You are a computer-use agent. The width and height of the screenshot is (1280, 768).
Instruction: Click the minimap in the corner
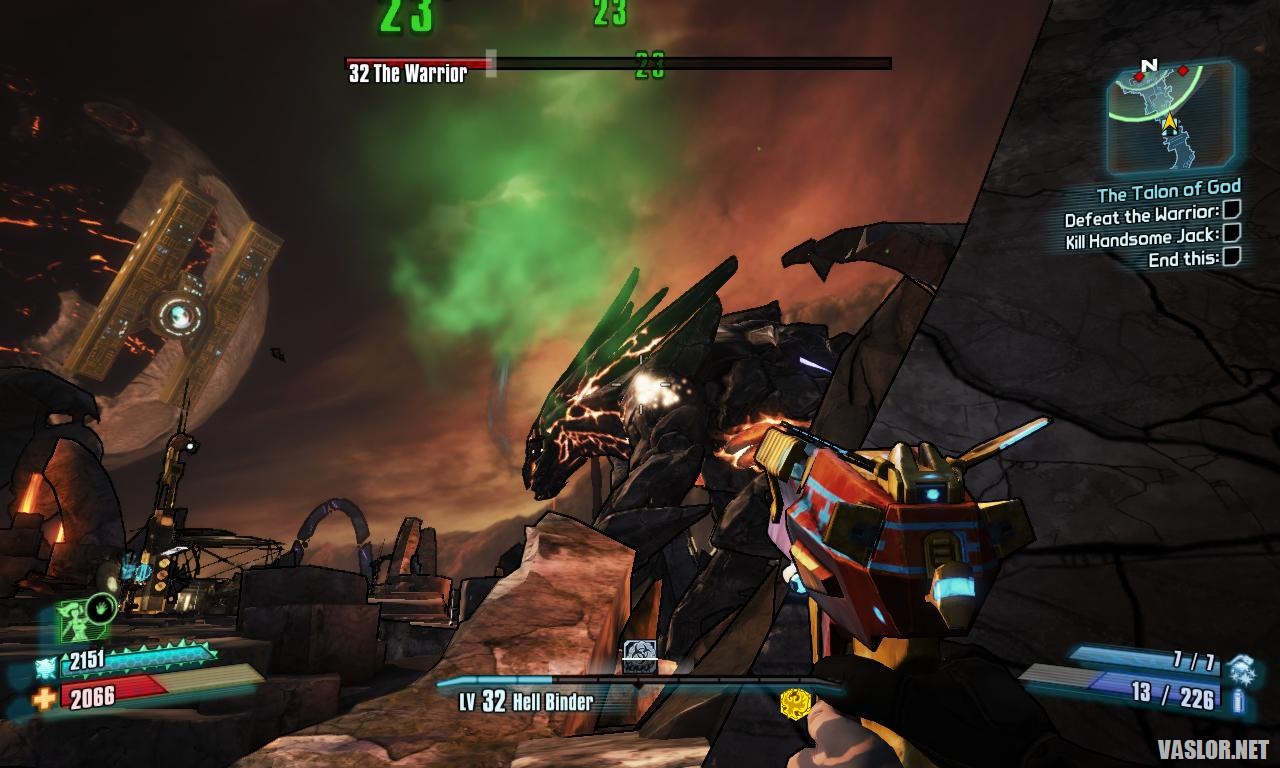(1168, 119)
